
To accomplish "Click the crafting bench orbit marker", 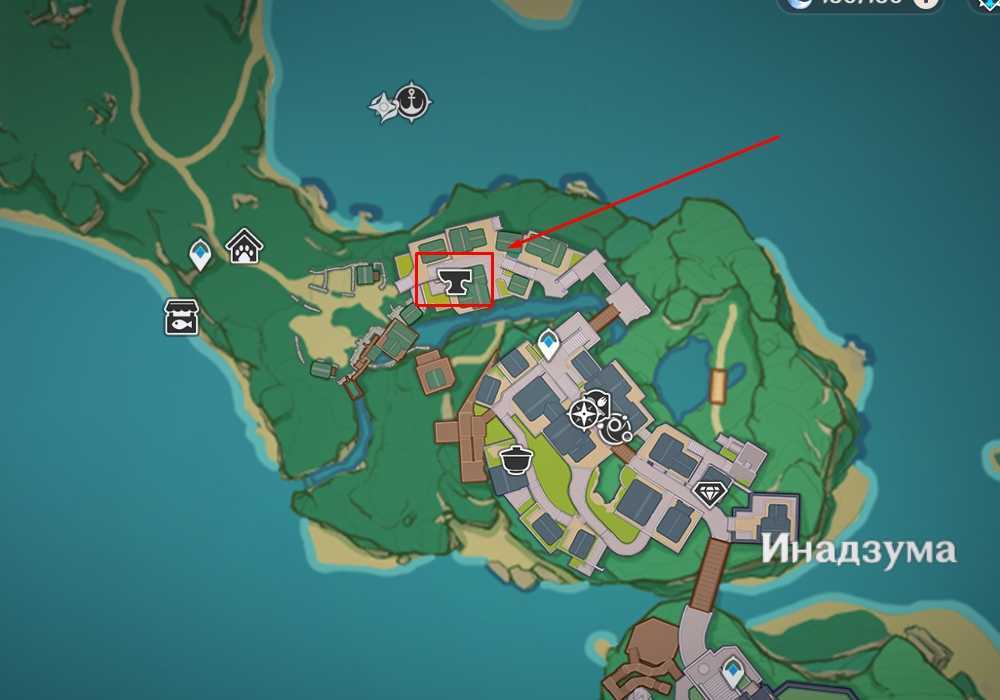I will pos(616,428).
